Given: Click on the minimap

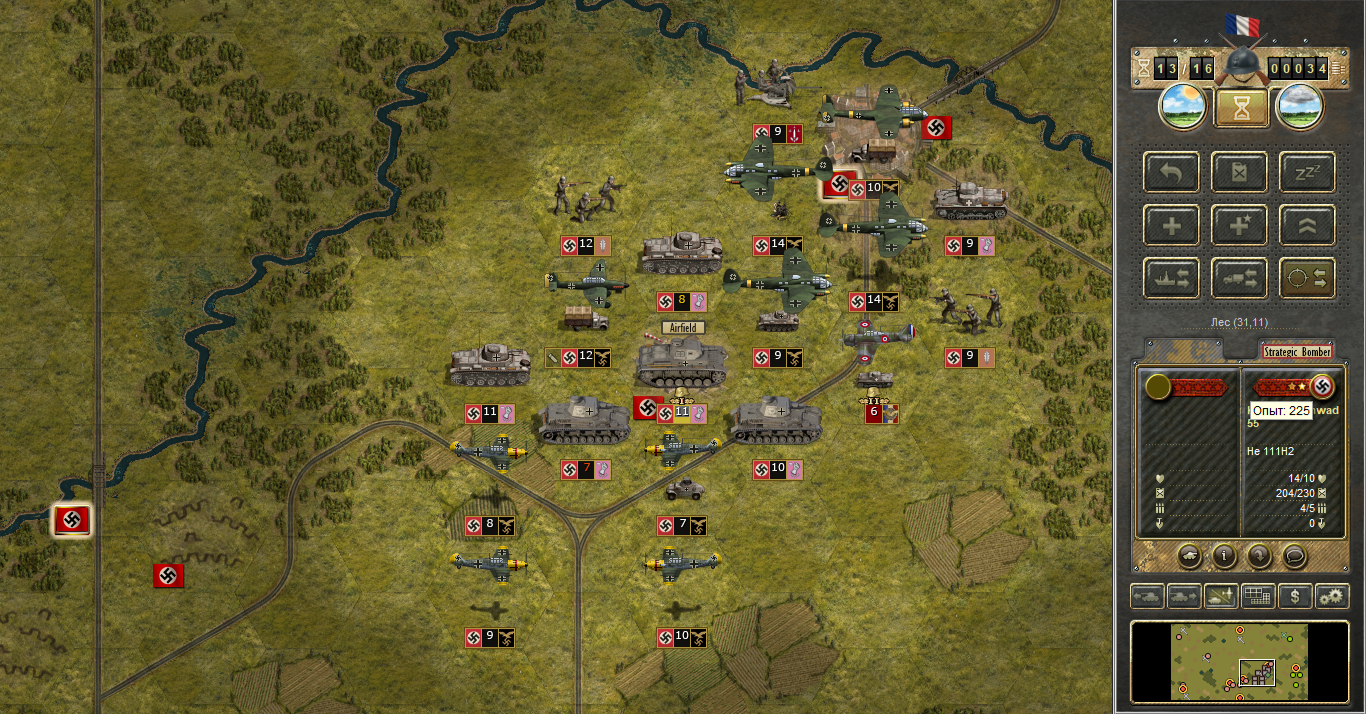Looking at the screenshot, I should (x=1240, y=661).
